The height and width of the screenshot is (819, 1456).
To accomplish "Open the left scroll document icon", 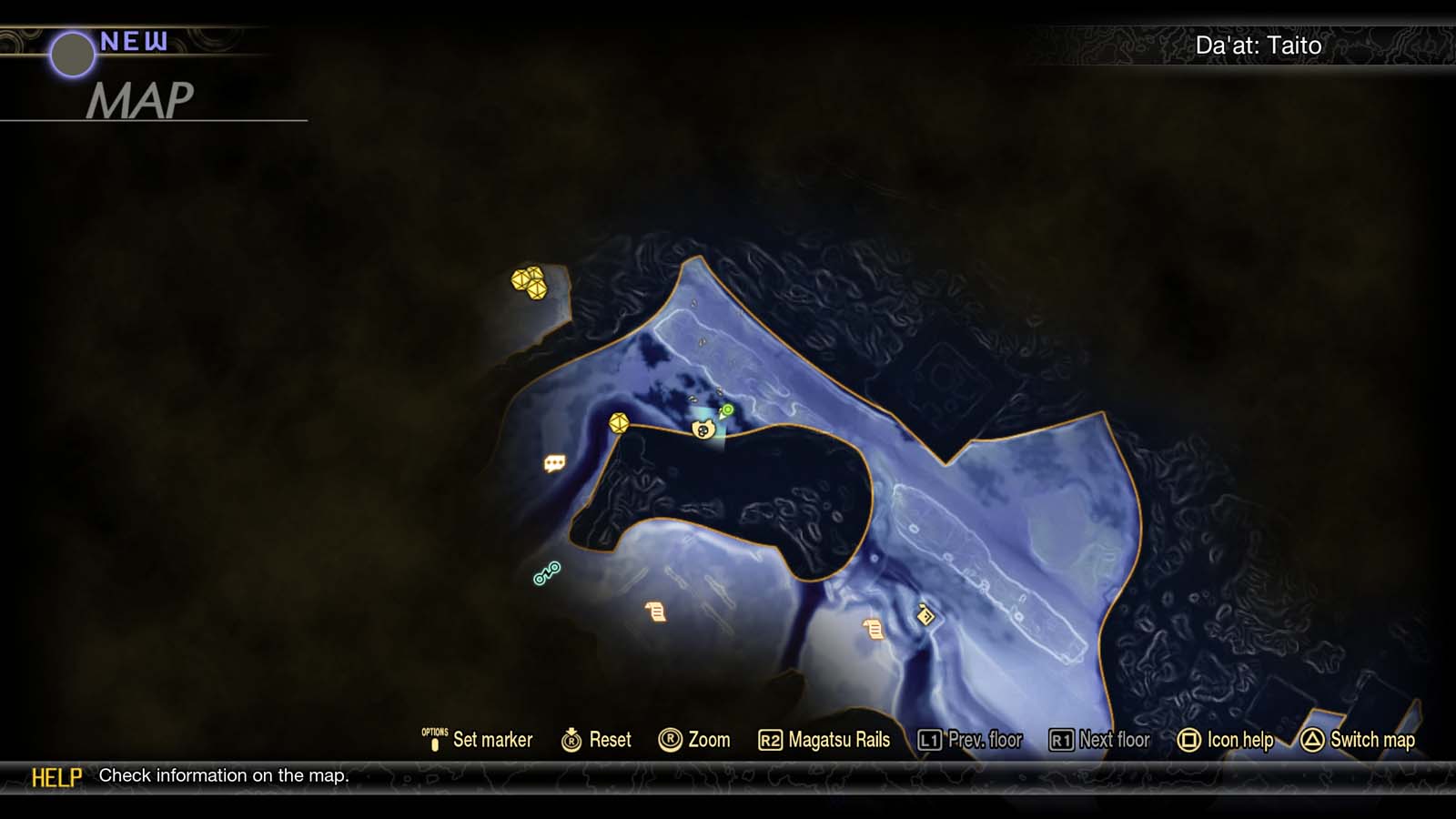I will 655,611.
